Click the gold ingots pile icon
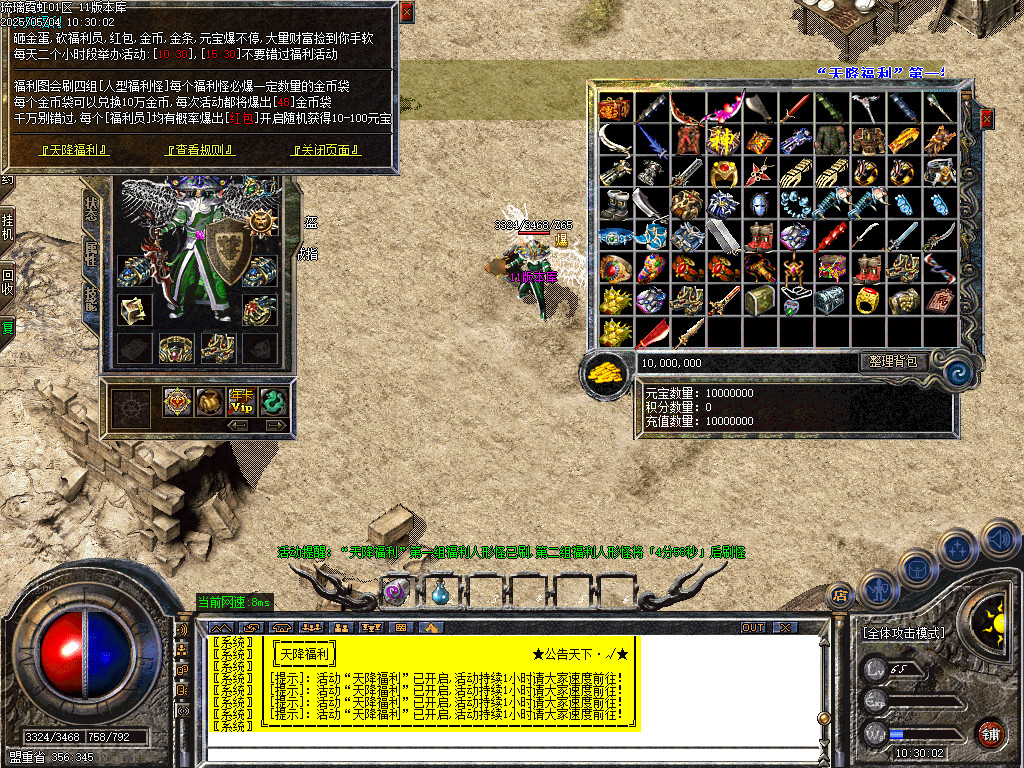This screenshot has width=1024, height=768. pyautogui.click(x=606, y=373)
